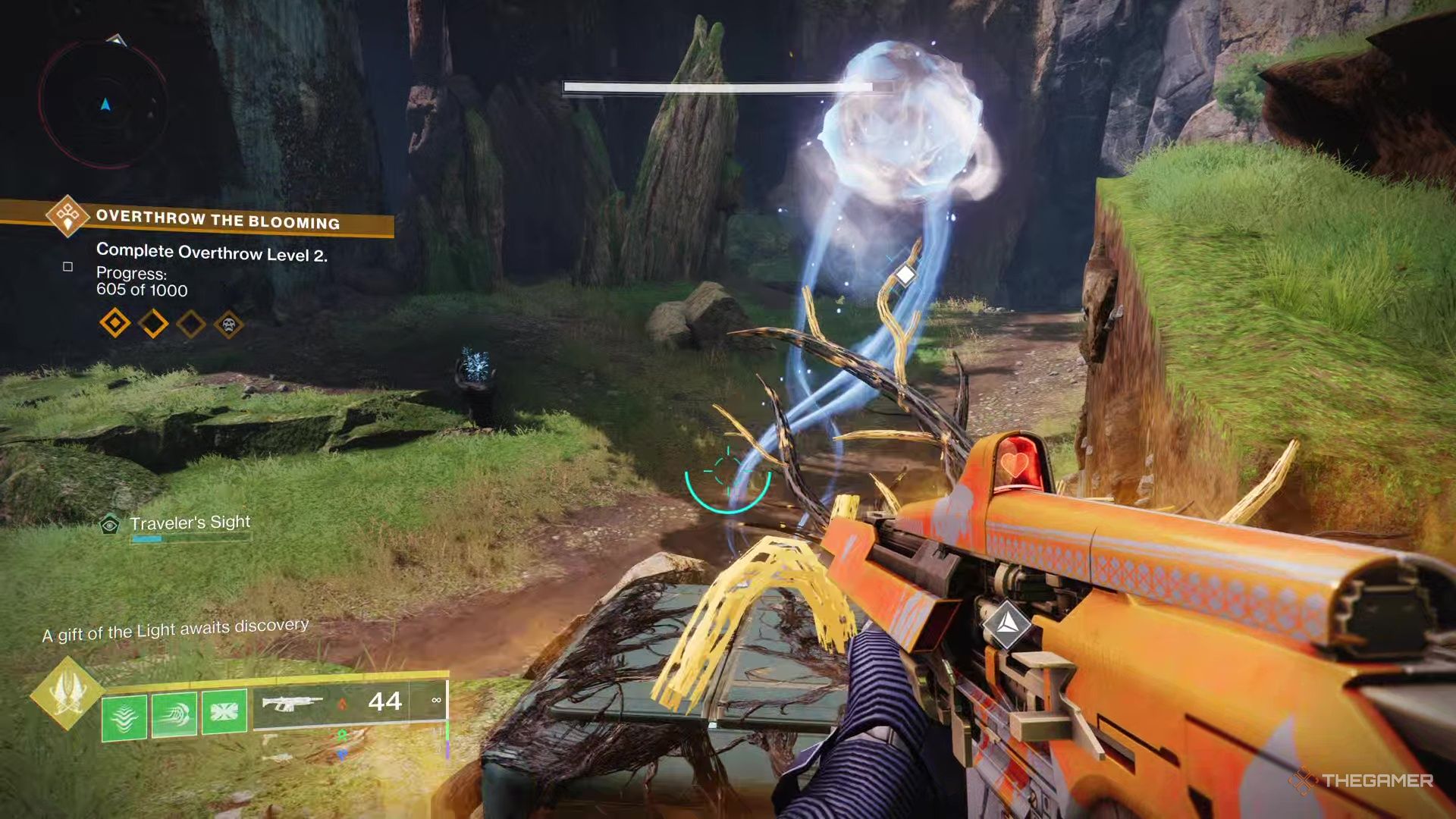Image resolution: width=1456 pixels, height=819 pixels.
Task: Click the Progress 605 of 1000 text
Action: click(141, 283)
